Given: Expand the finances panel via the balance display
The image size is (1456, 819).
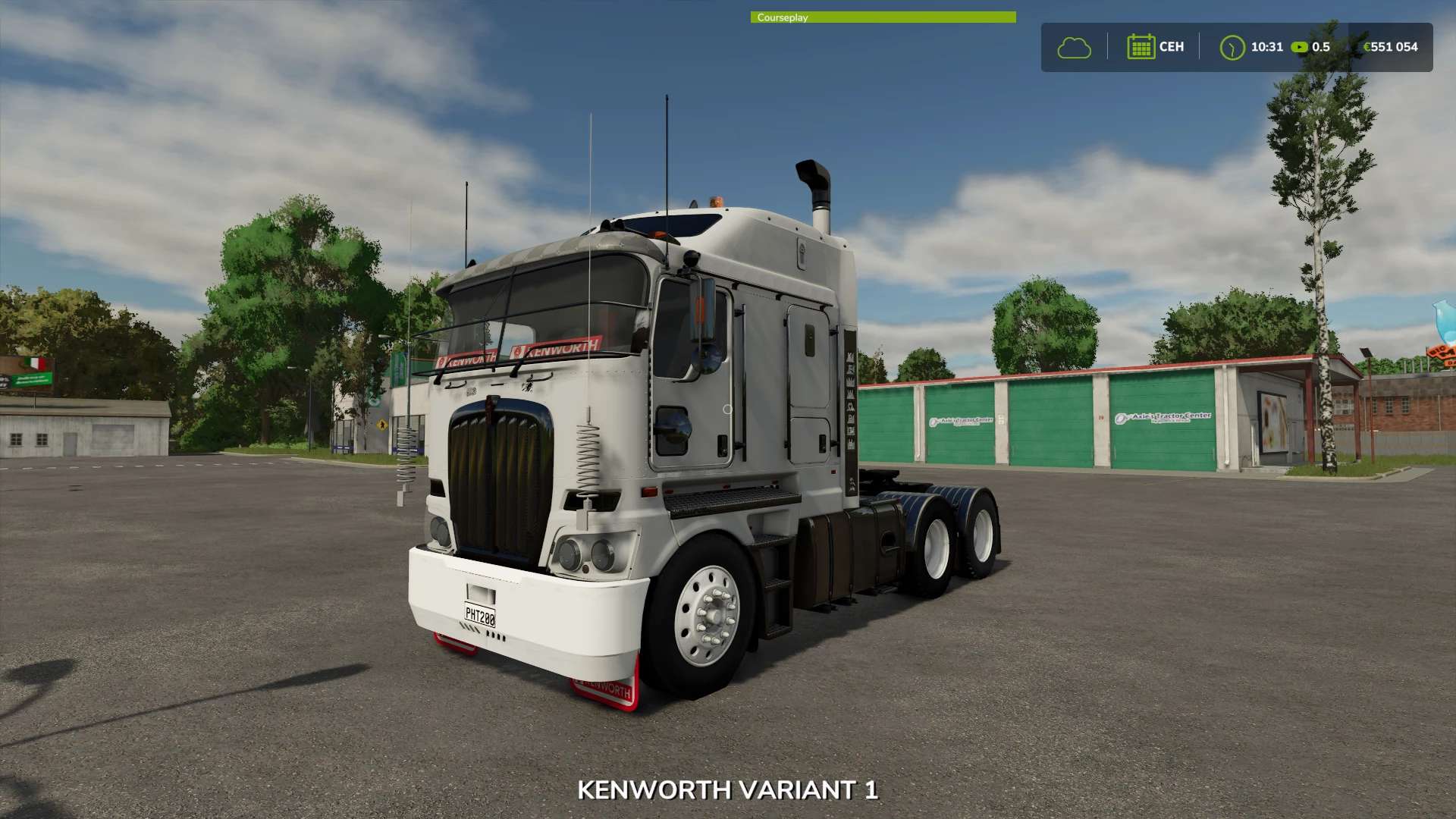Looking at the screenshot, I should point(1388,47).
